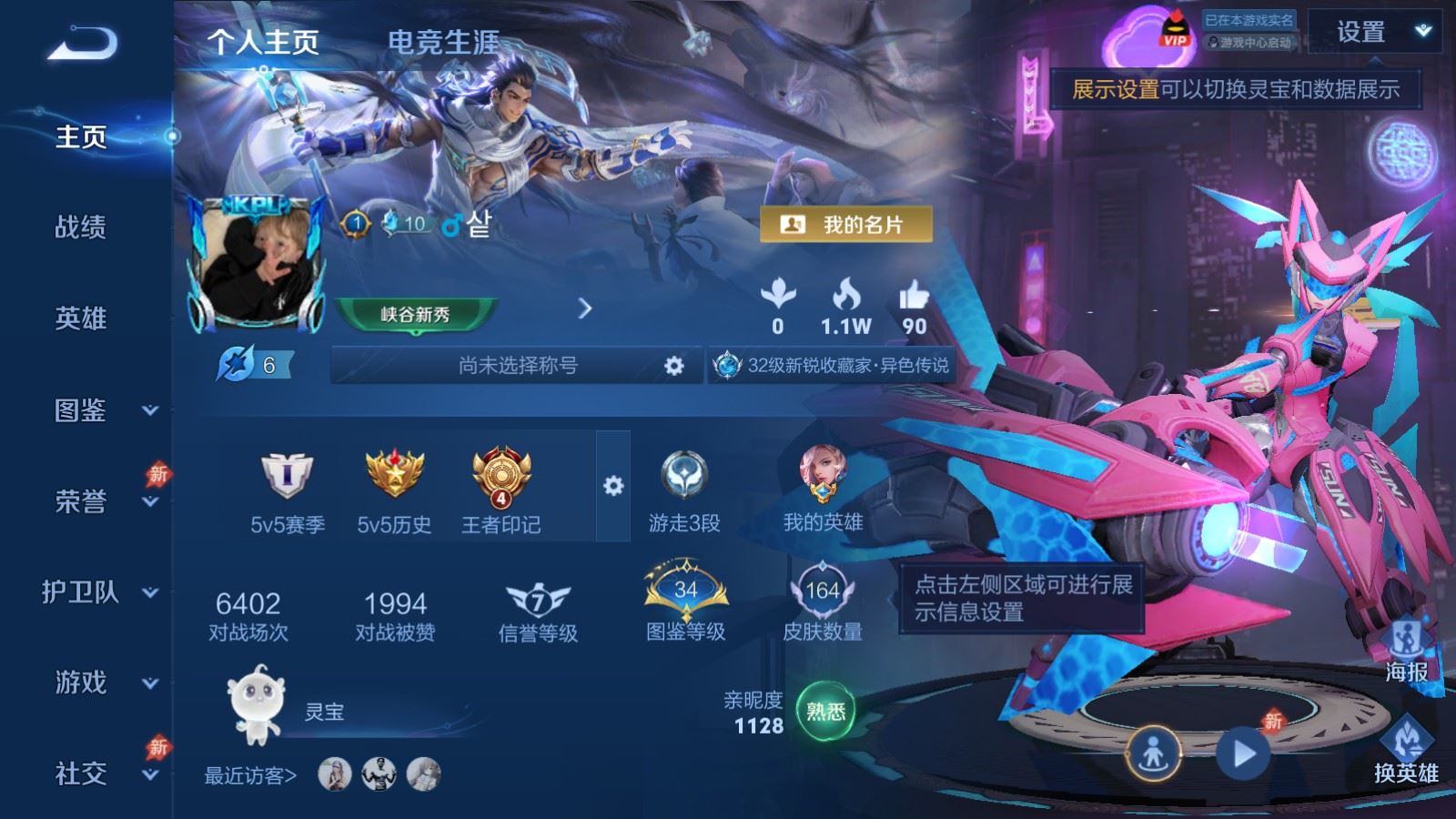Go back with the return arrow
Screen dimensions: 1456x819
(x=82, y=43)
